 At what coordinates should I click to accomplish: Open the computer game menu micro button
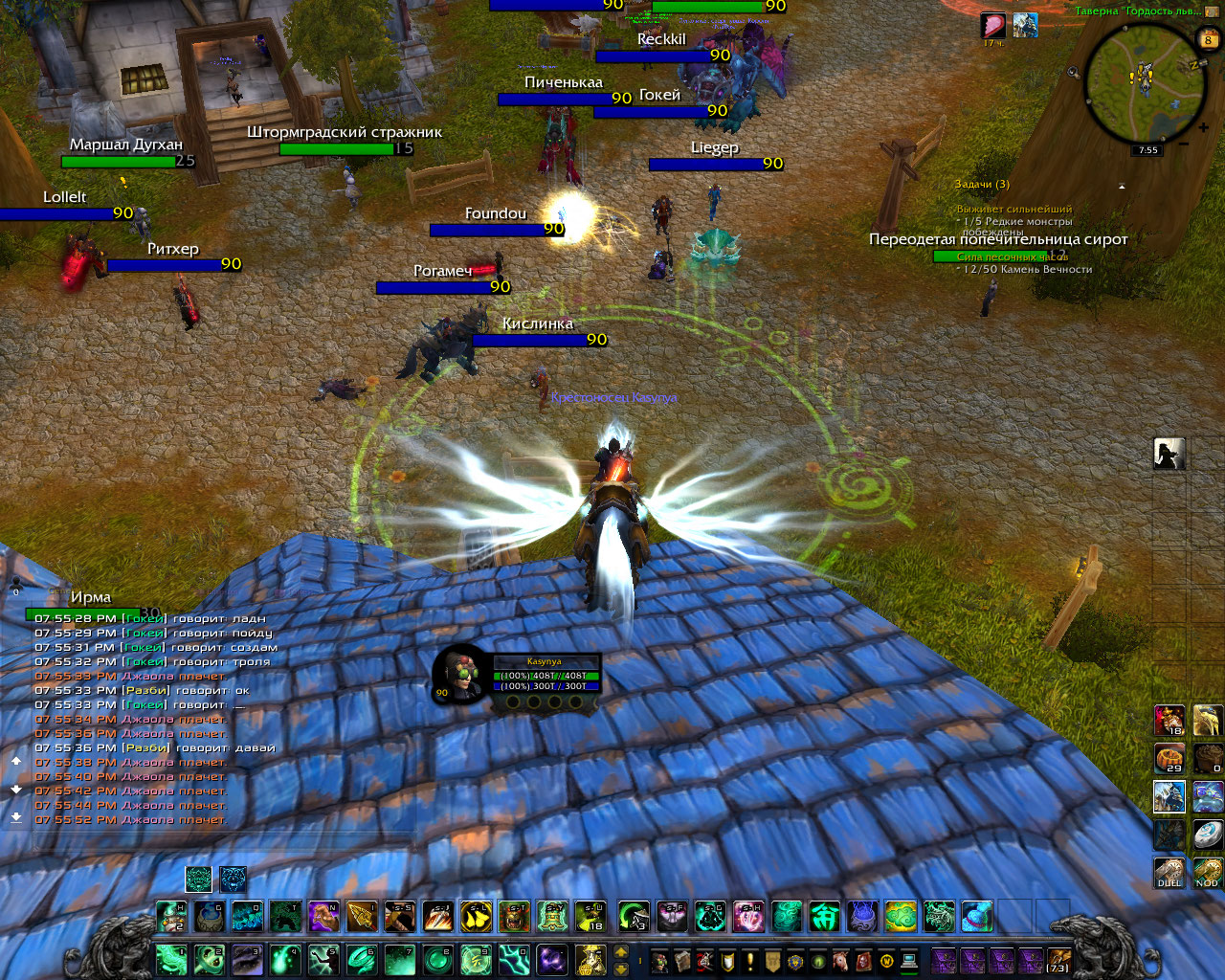[x=909, y=960]
